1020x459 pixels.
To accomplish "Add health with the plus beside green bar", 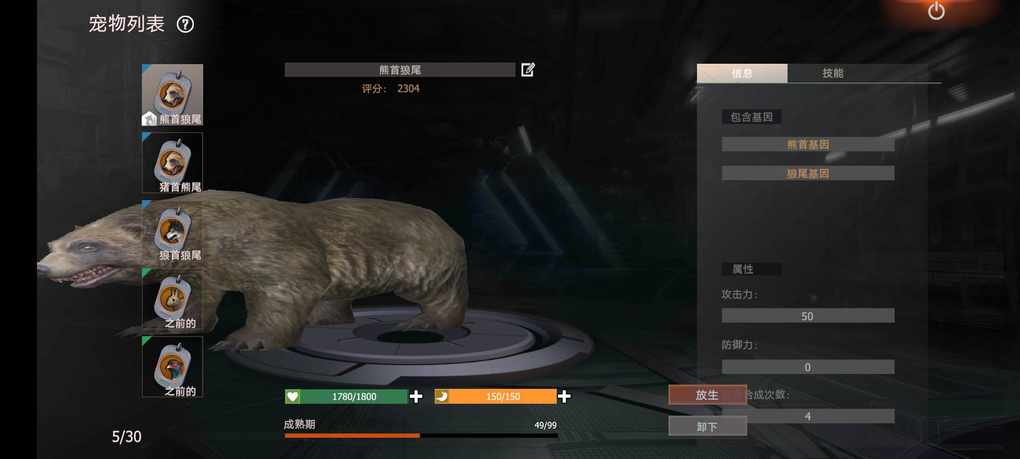I will 416,397.
